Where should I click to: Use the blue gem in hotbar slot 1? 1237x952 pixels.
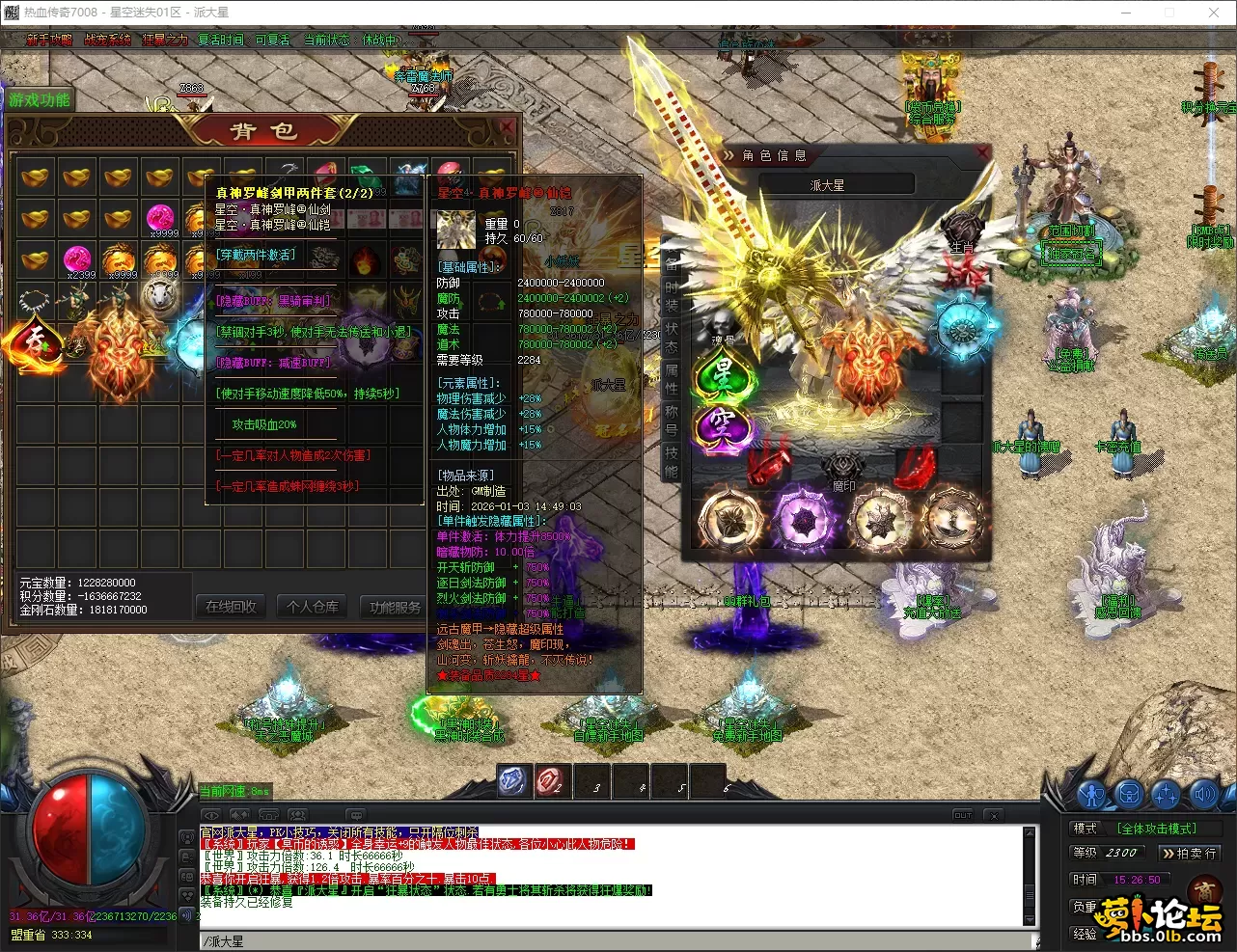pos(512,781)
